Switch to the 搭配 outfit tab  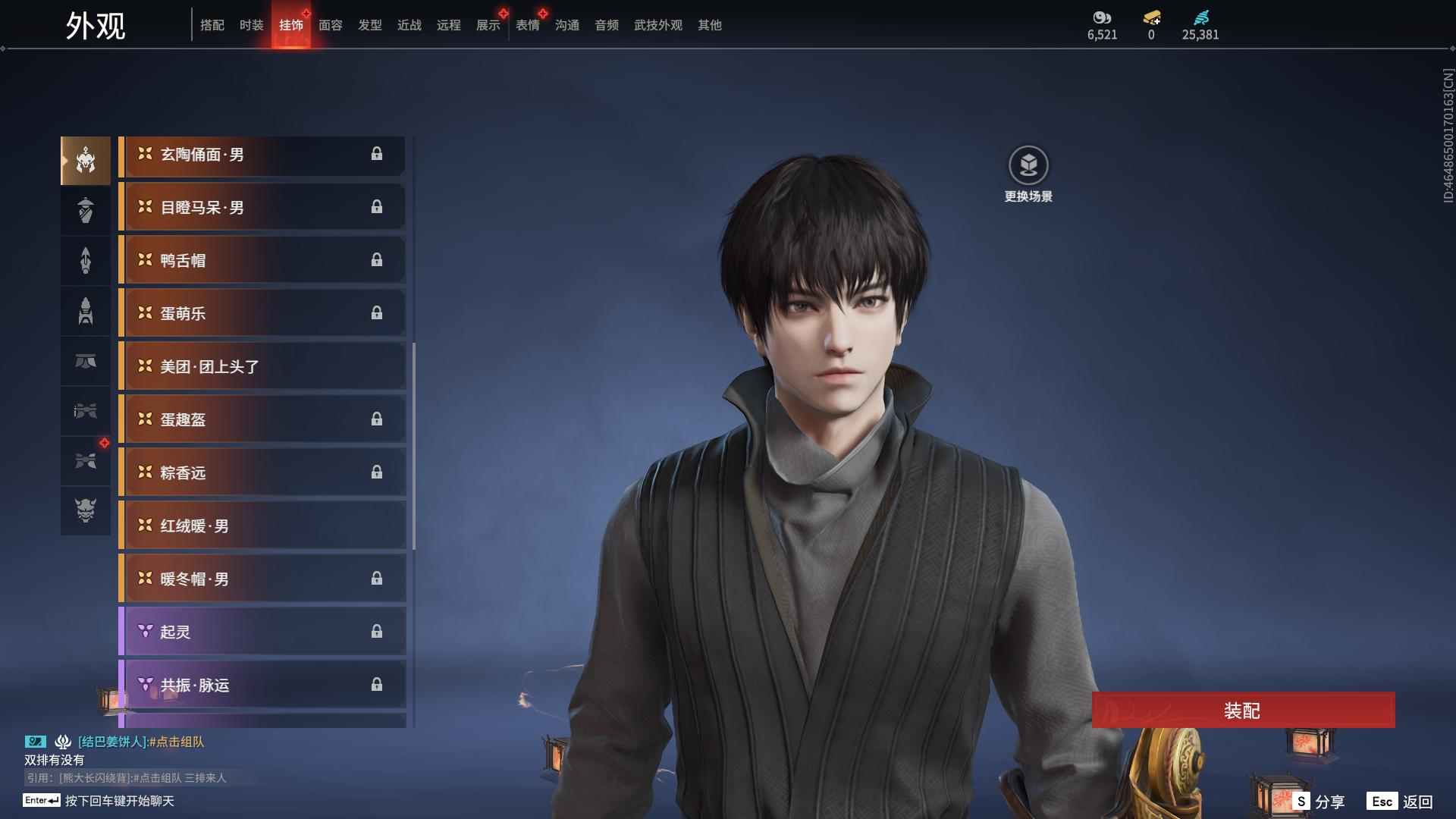(x=212, y=25)
